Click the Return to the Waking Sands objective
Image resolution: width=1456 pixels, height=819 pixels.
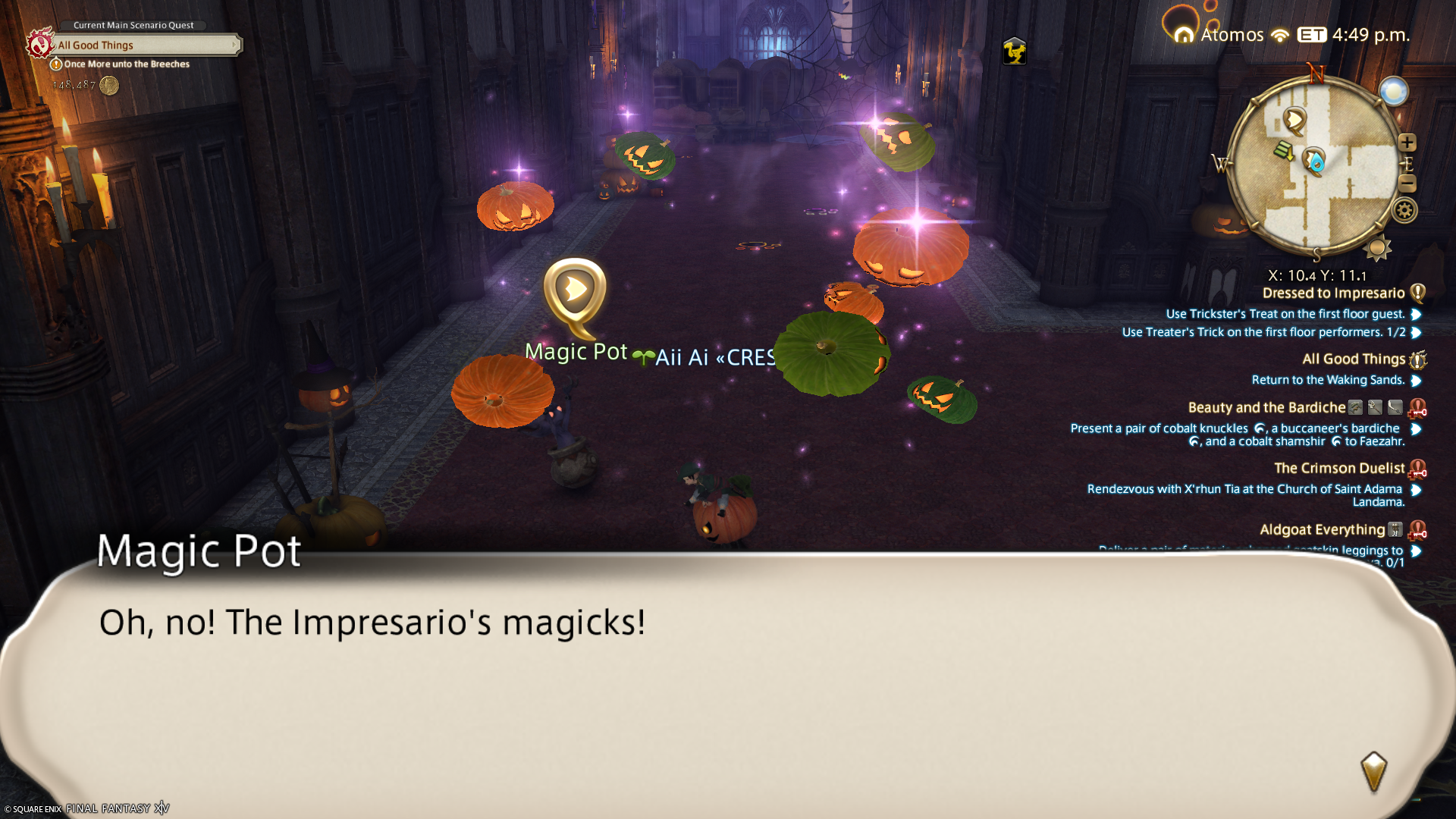(1328, 380)
